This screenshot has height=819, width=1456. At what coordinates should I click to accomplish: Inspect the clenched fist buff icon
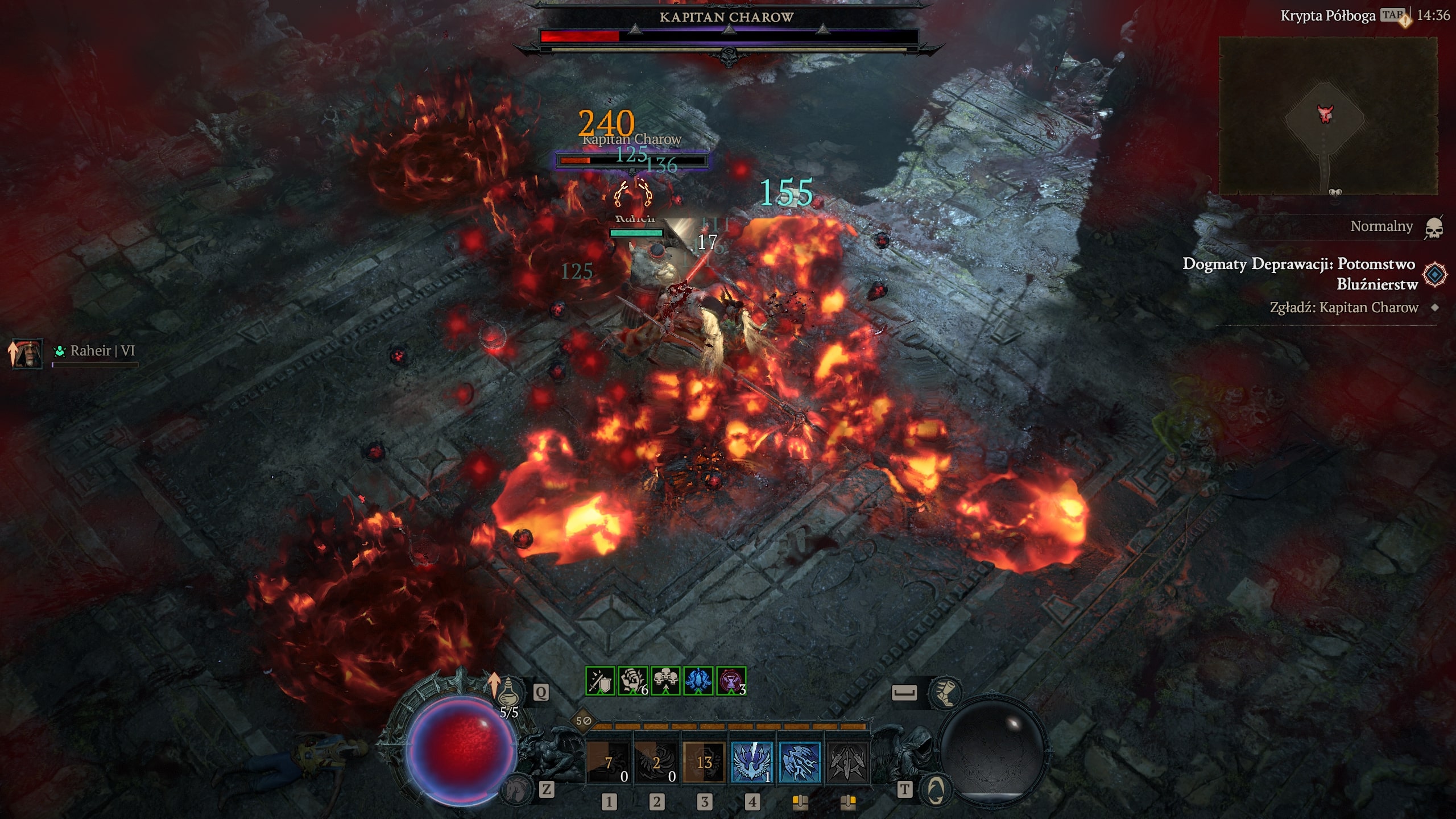click(633, 681)
